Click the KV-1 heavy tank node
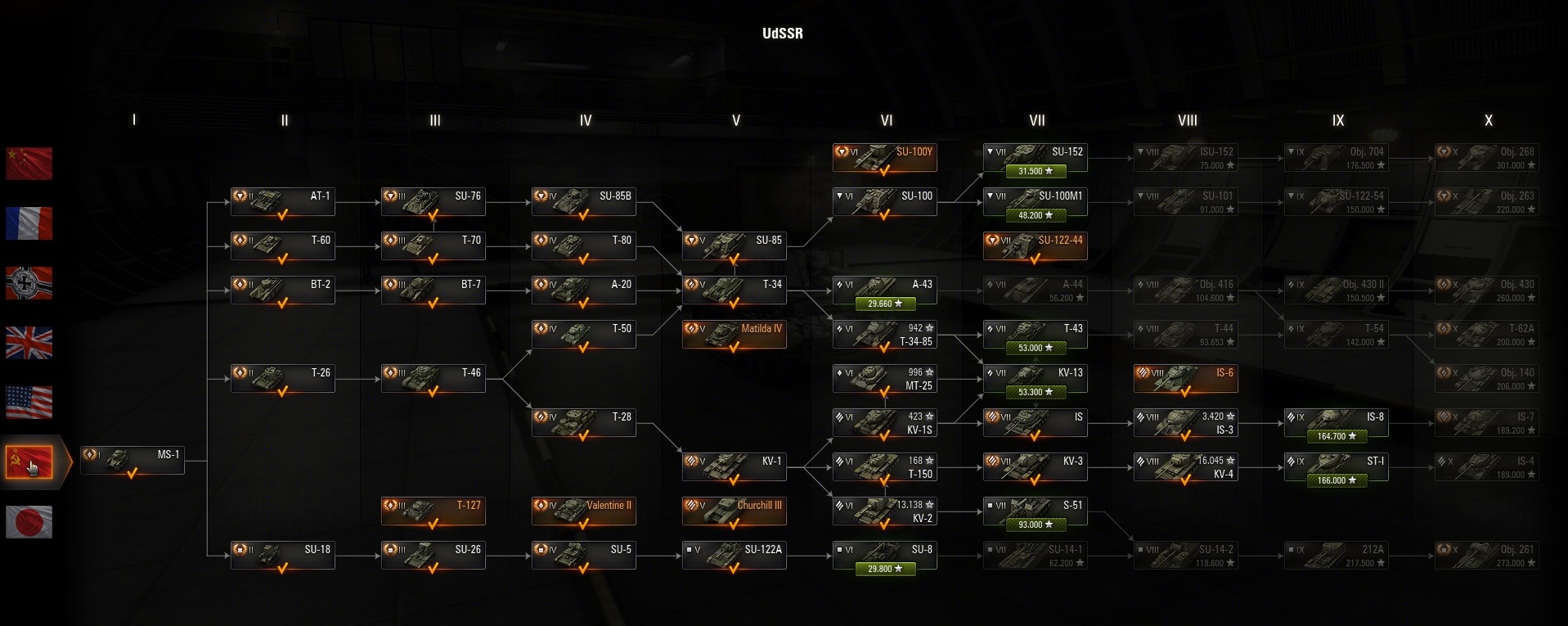Image resolution: width=1568 pixels, height=626 pixels. (734, 466)
